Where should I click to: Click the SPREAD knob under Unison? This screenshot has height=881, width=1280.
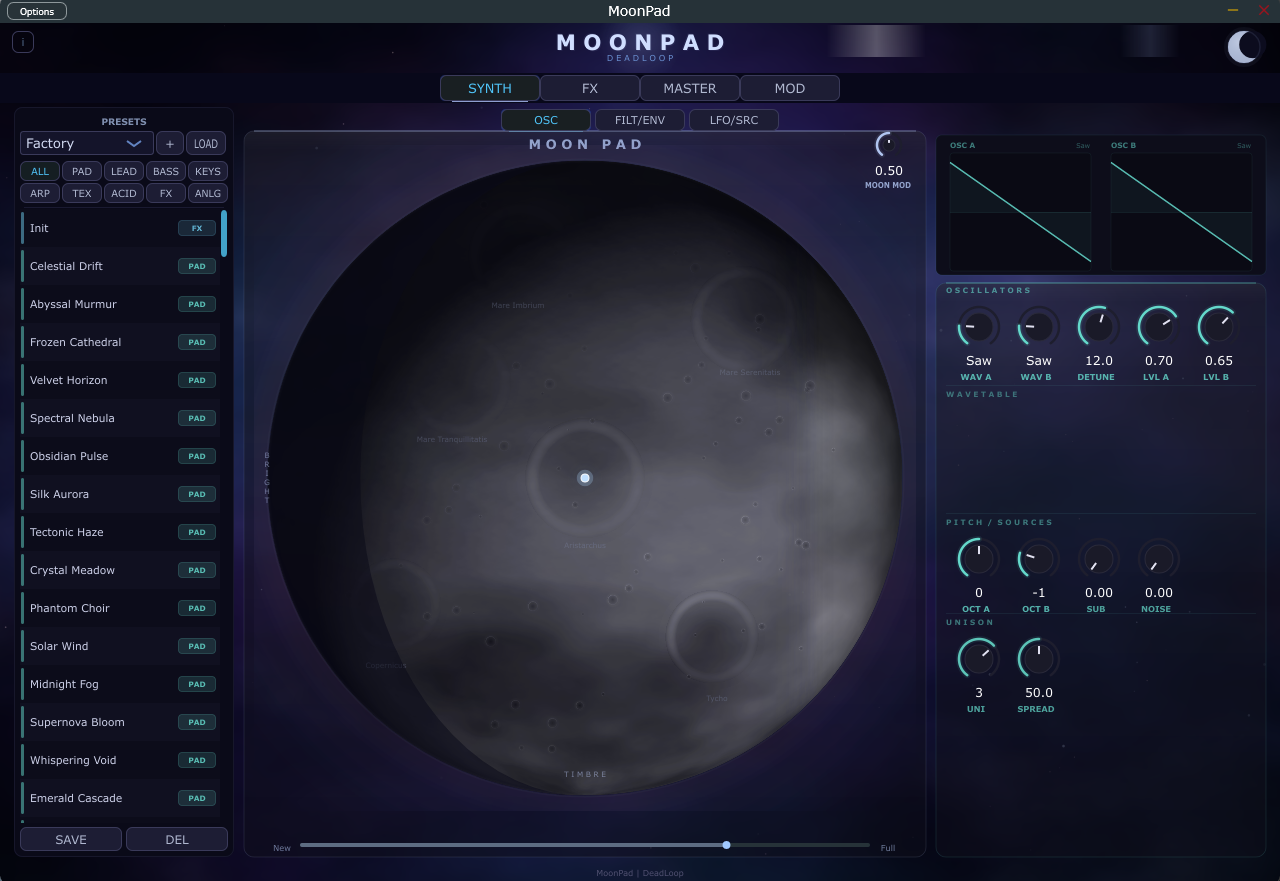(x=1037, y=658)
